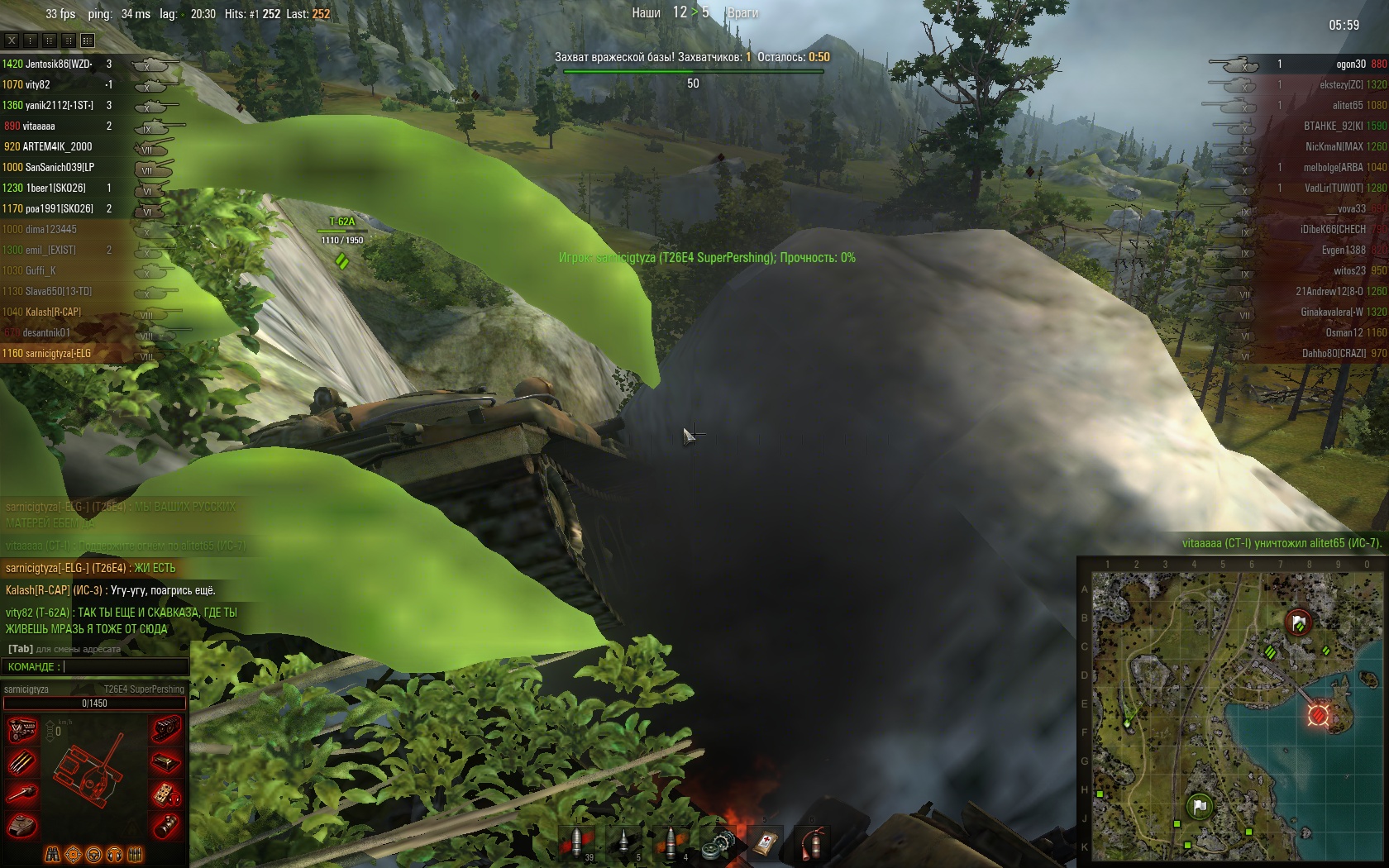The width and height of the screenshot is (1389, 868).
Task: Select the shell slot holding 4 rounds
Action: [671, 842]
